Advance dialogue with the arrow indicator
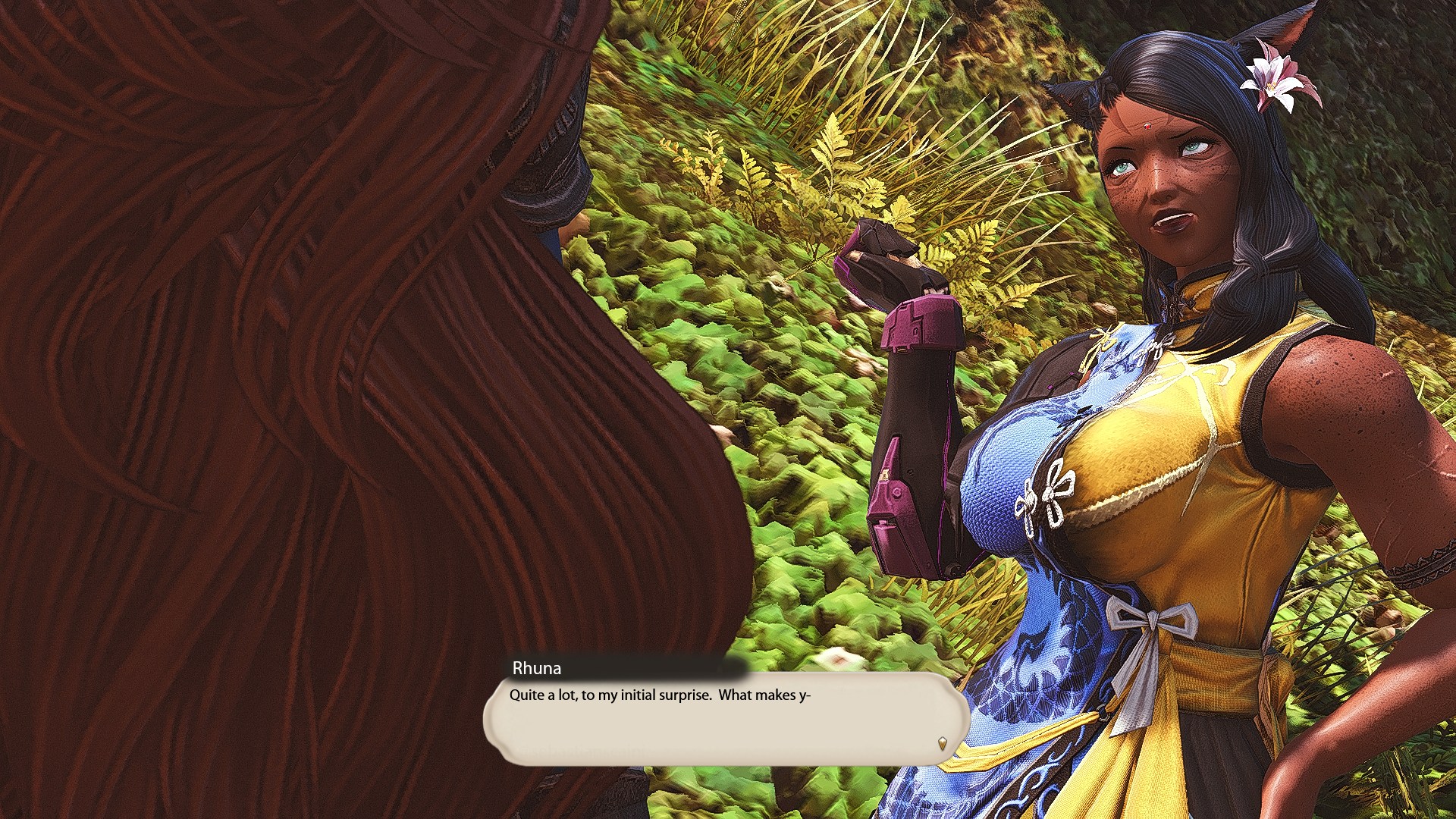Viewport: 1456px width, 819px height. click(943, 743)
